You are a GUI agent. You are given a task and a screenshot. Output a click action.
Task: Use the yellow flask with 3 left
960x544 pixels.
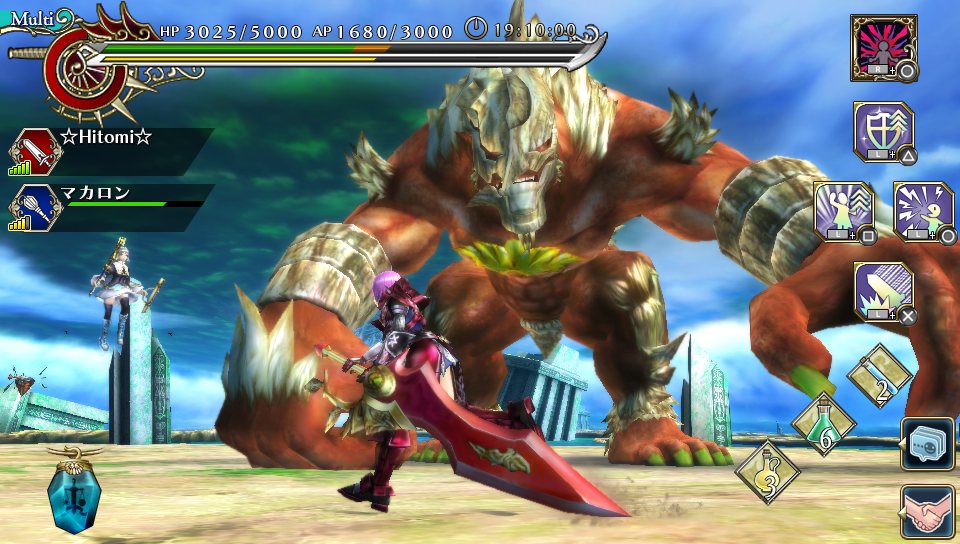tap(767, 472)
